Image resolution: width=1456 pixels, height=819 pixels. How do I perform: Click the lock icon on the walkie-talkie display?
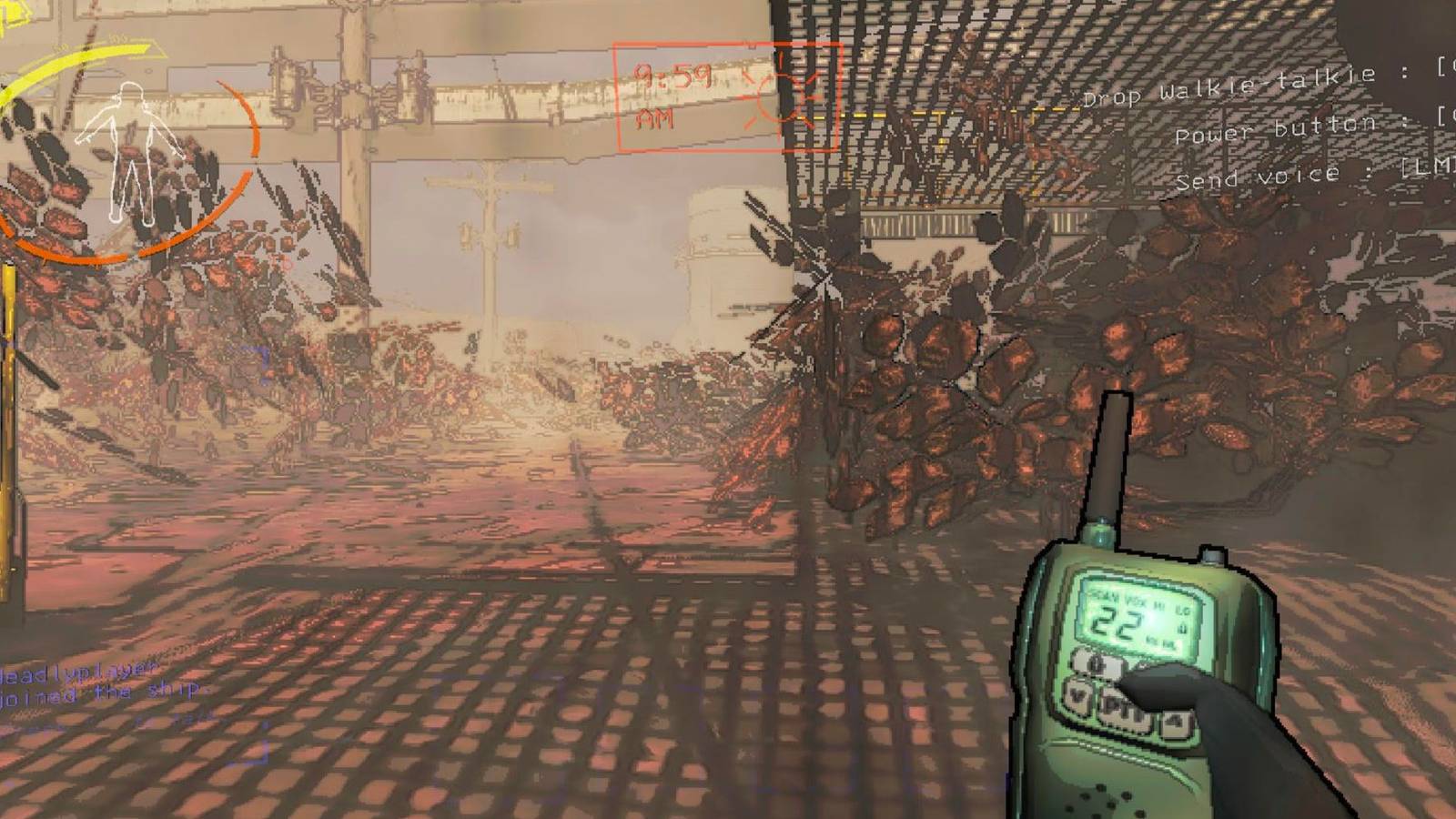[1182, 626]
